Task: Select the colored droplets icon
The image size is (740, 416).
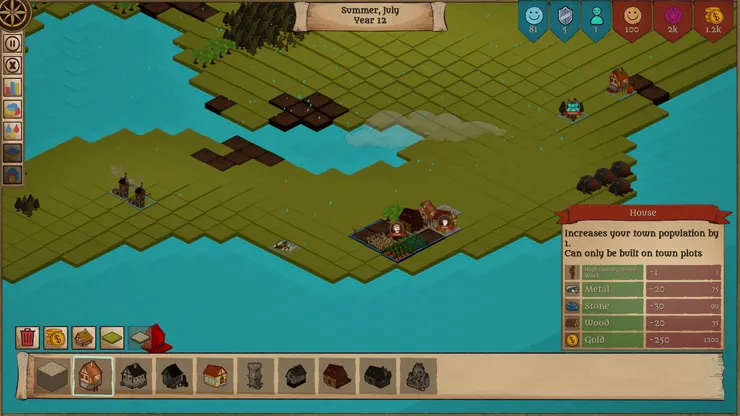Action: pos(13,131)
